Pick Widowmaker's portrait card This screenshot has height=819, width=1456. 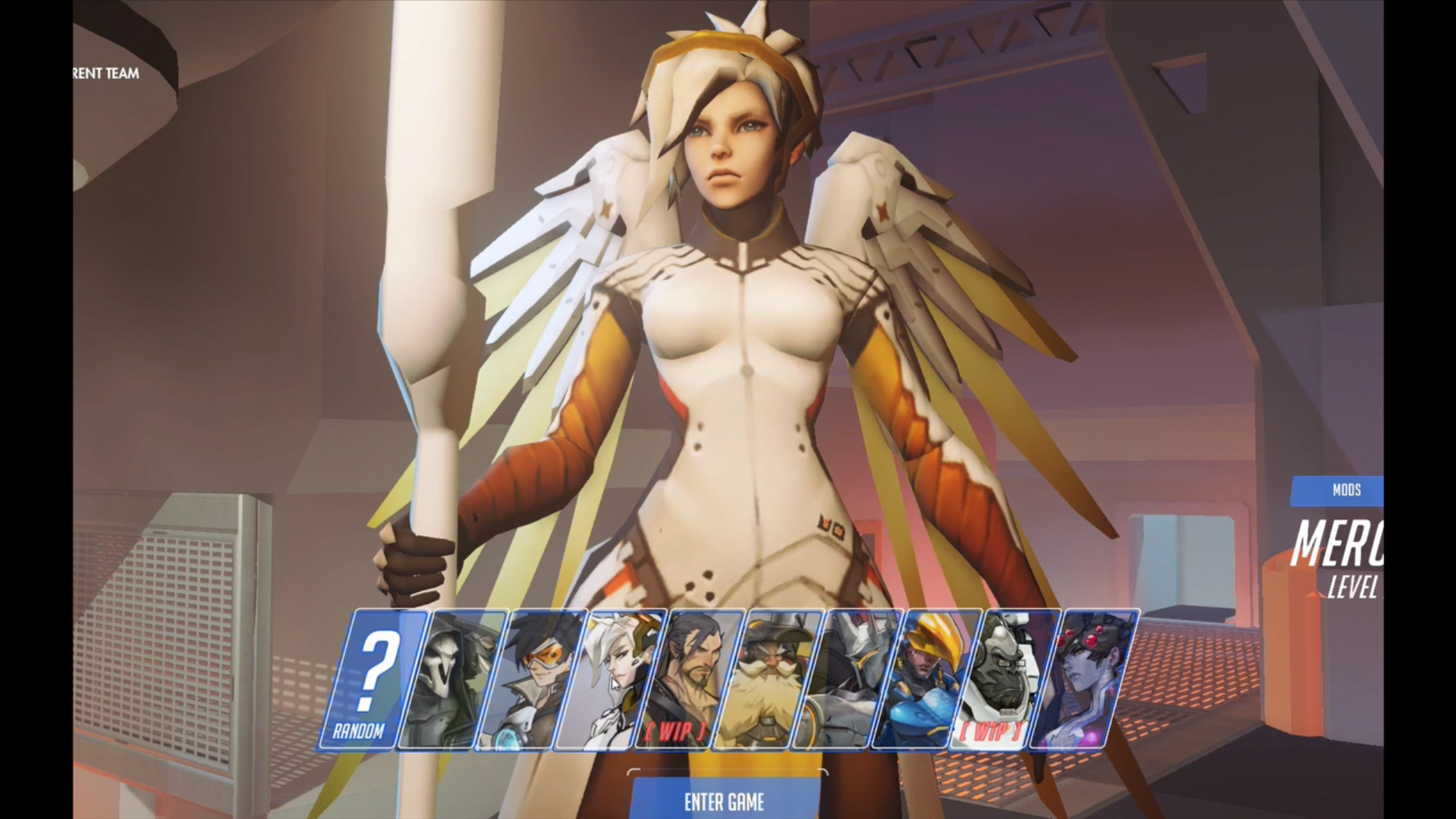click(1083, 679)
